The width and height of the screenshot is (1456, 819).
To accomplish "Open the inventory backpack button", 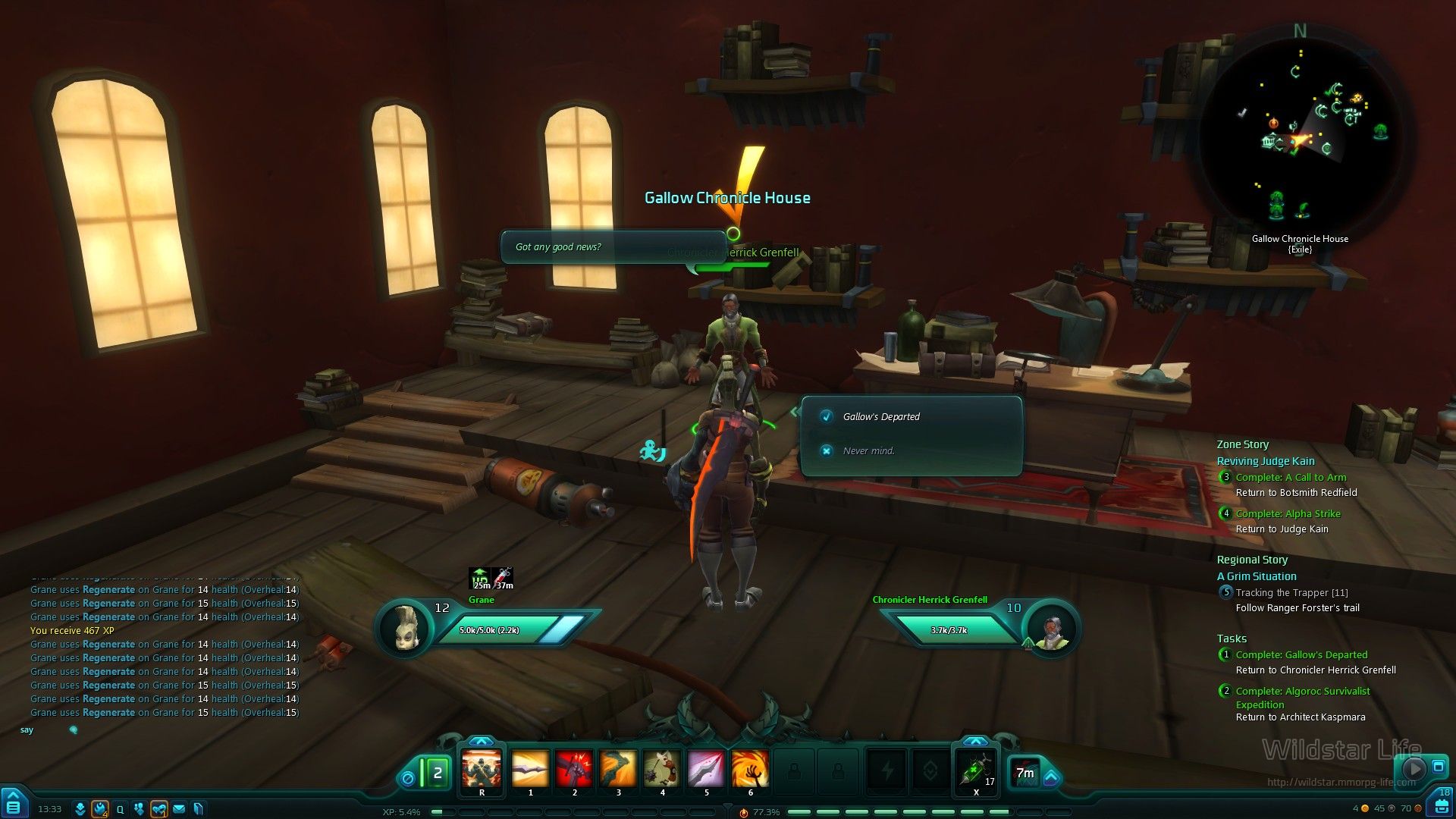I will (x=1442, y=806).
